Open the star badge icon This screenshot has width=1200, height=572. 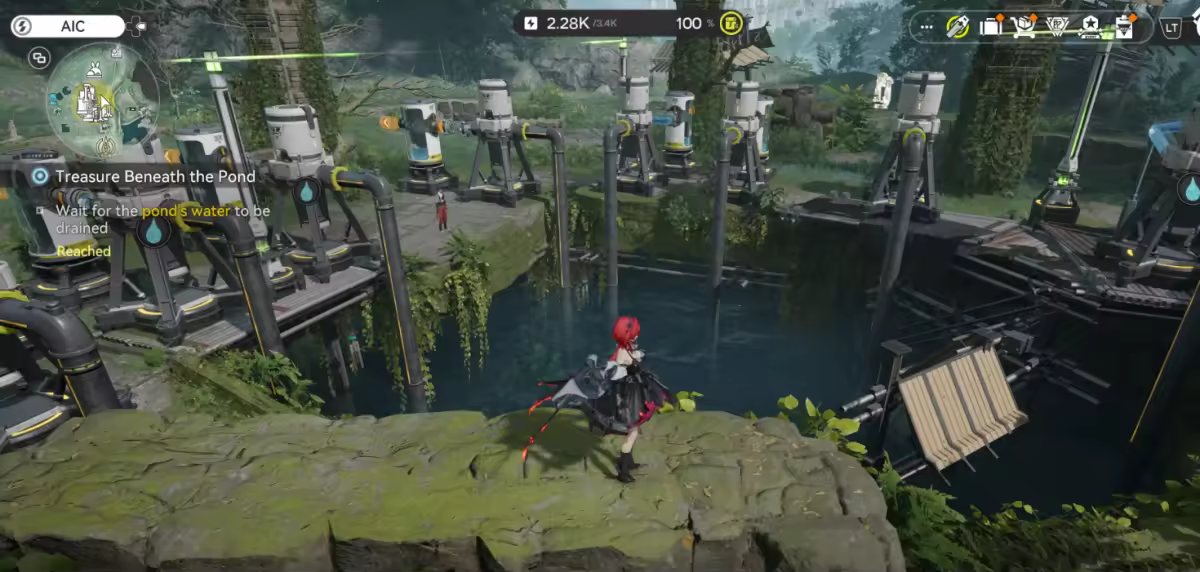click(x=1090, y=27)
